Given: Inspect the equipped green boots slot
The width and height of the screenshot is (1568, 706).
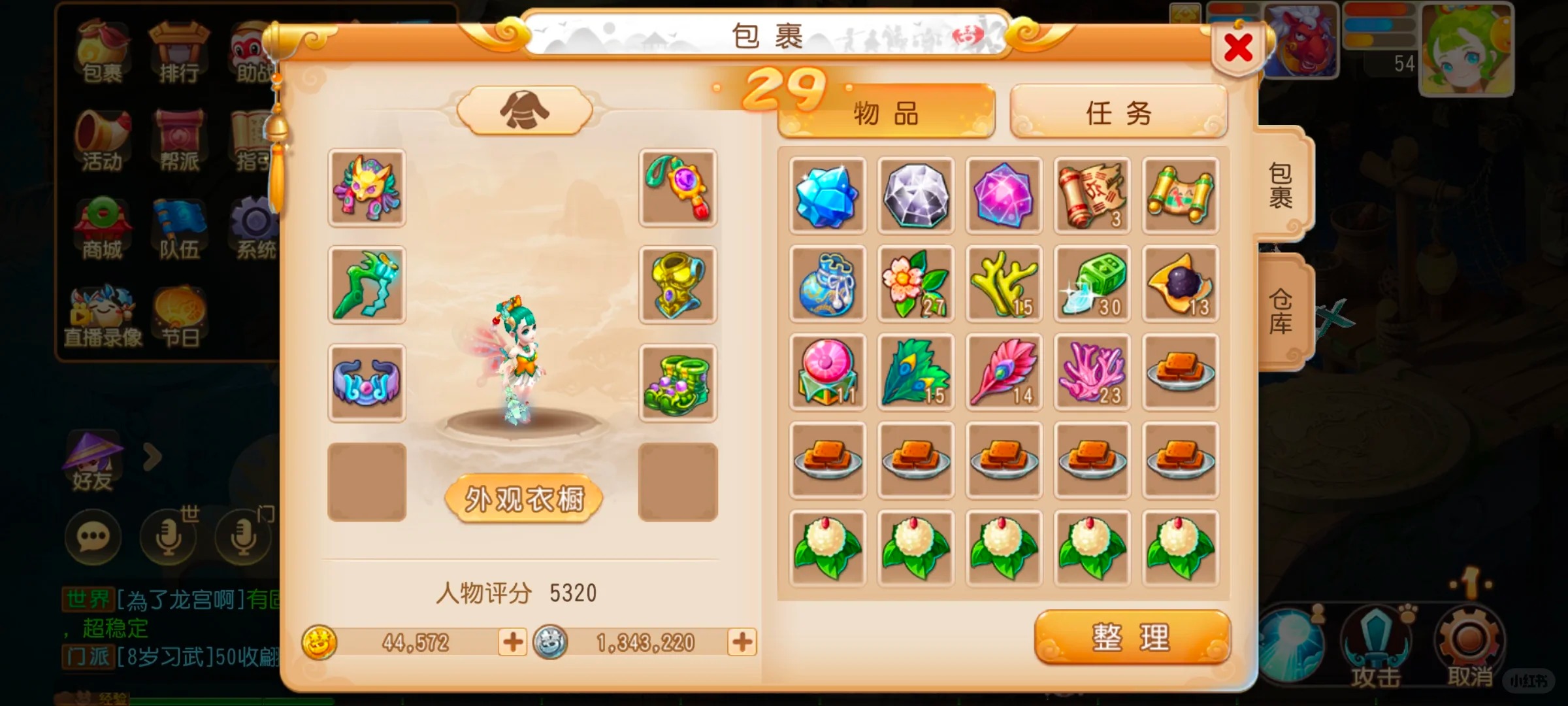Looking at the screenshot, I should (x=678, y=383).
